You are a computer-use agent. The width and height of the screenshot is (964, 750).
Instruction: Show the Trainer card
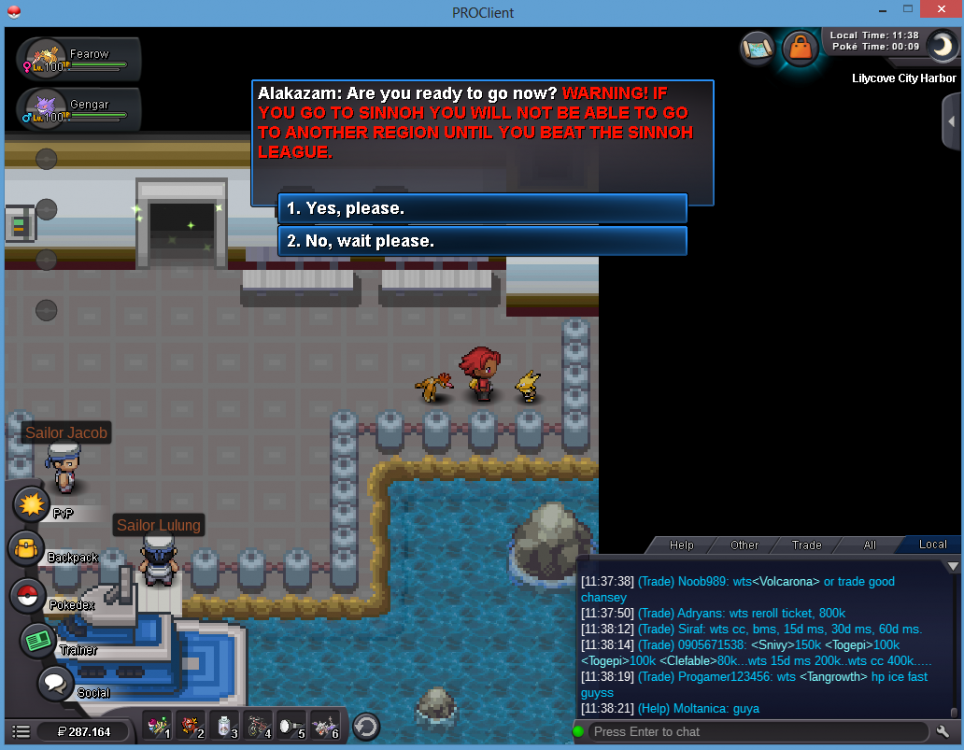pyautogui.click(x=39, y=641)
